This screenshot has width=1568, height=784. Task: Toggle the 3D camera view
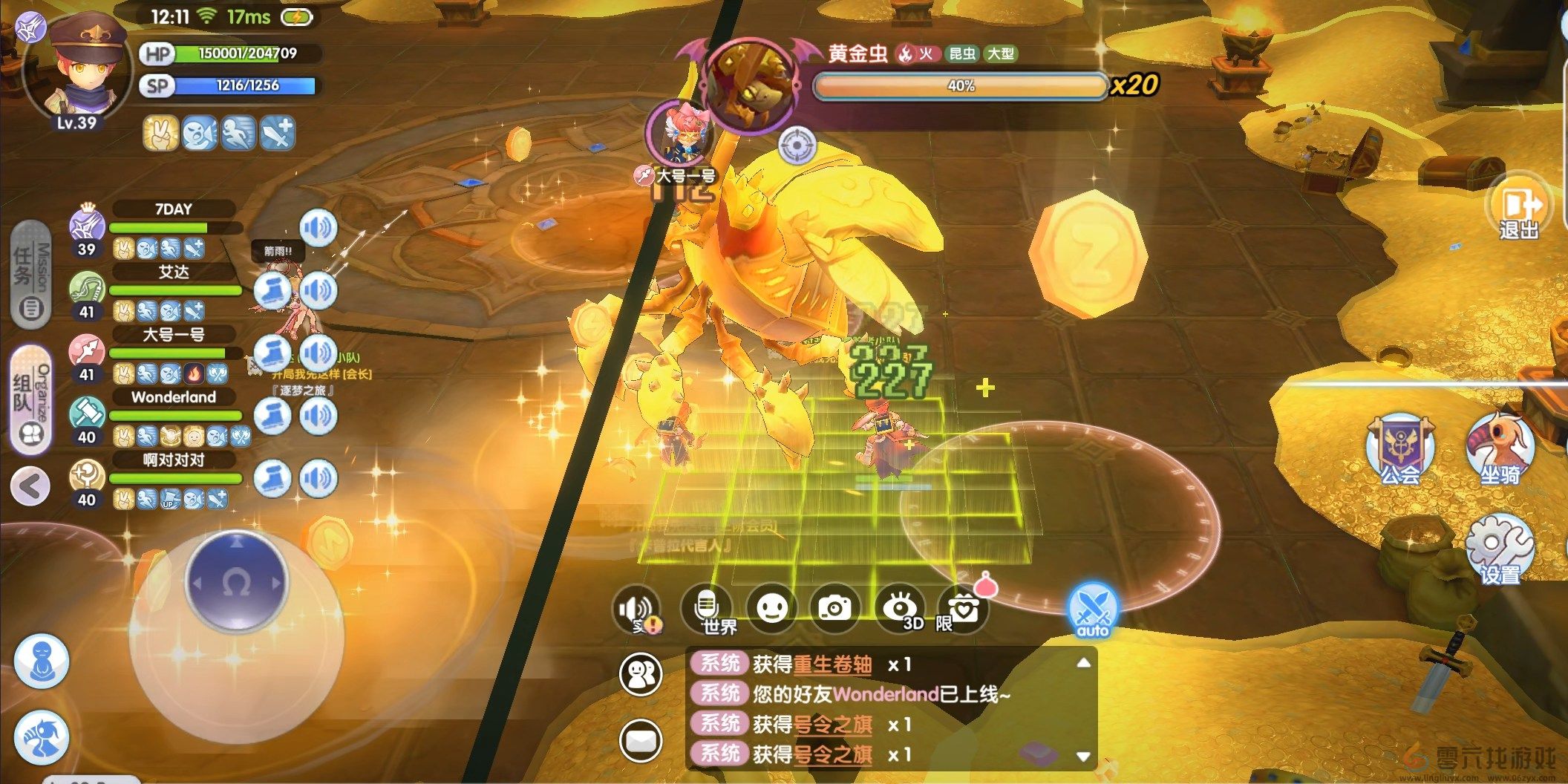point(900,610)
